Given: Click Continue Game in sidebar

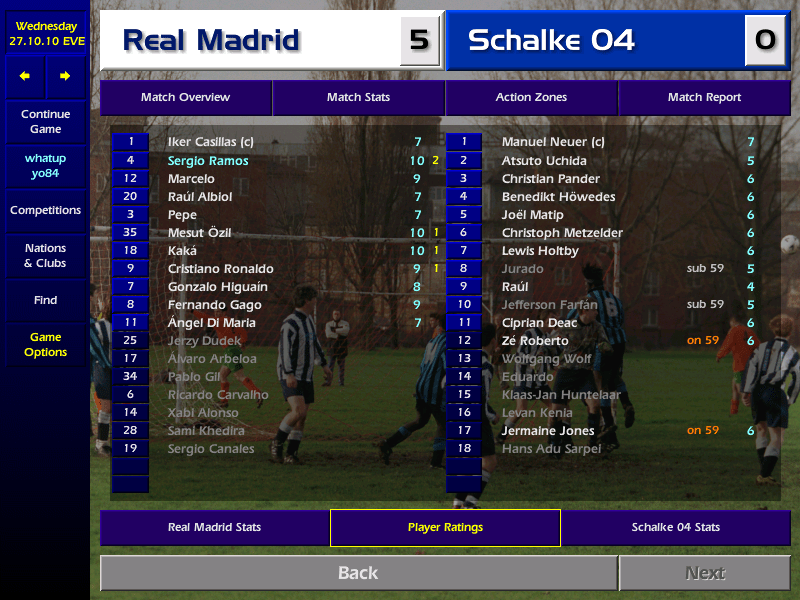Looking at the screenshot, I should click(x=45, y=122).
